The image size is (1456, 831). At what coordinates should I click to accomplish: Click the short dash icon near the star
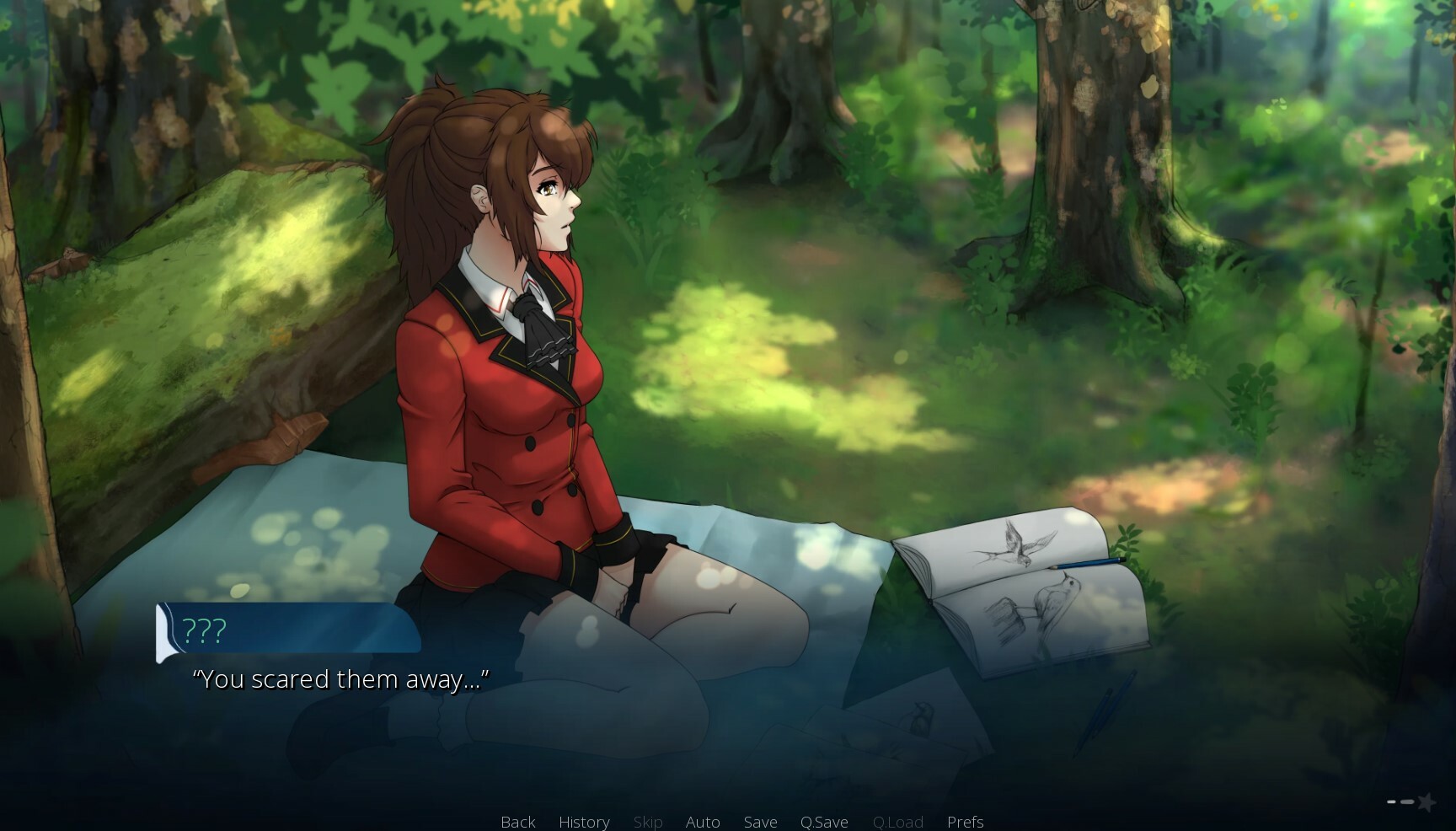click(1391, 802)
